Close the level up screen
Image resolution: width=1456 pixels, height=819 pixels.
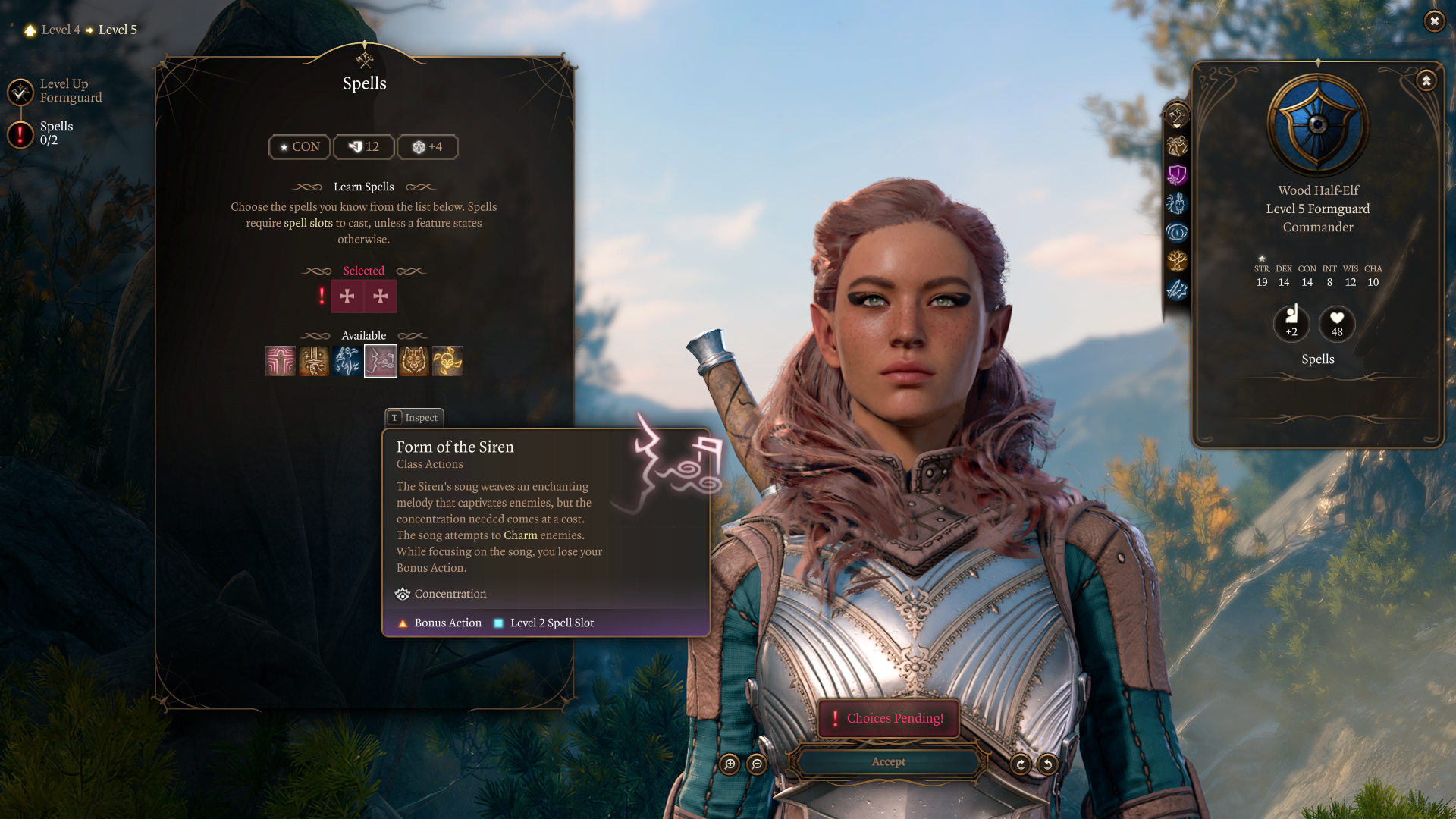(1434, 21)
